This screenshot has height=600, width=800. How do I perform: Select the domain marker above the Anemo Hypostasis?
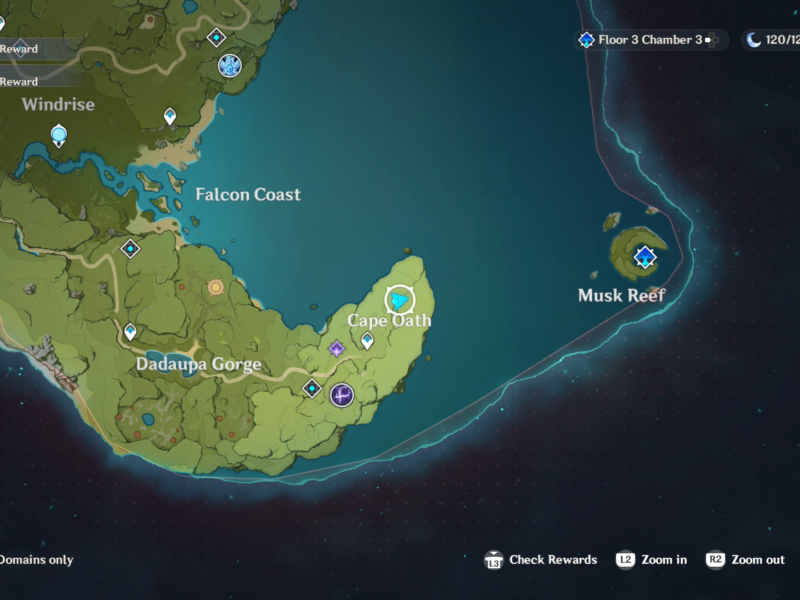[216, 38]
